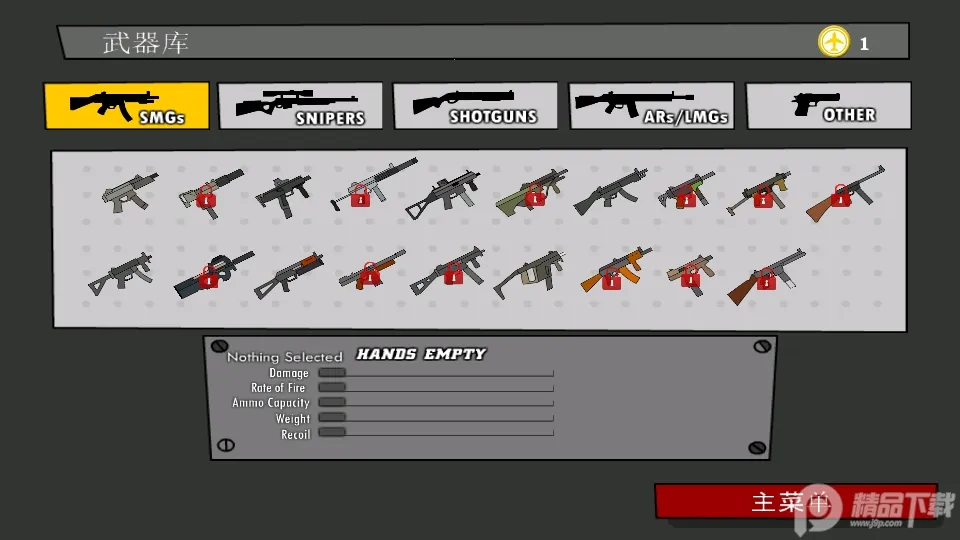
Task: Select the unlocked Vector-style gray SMG
Action: click(529, 272)
